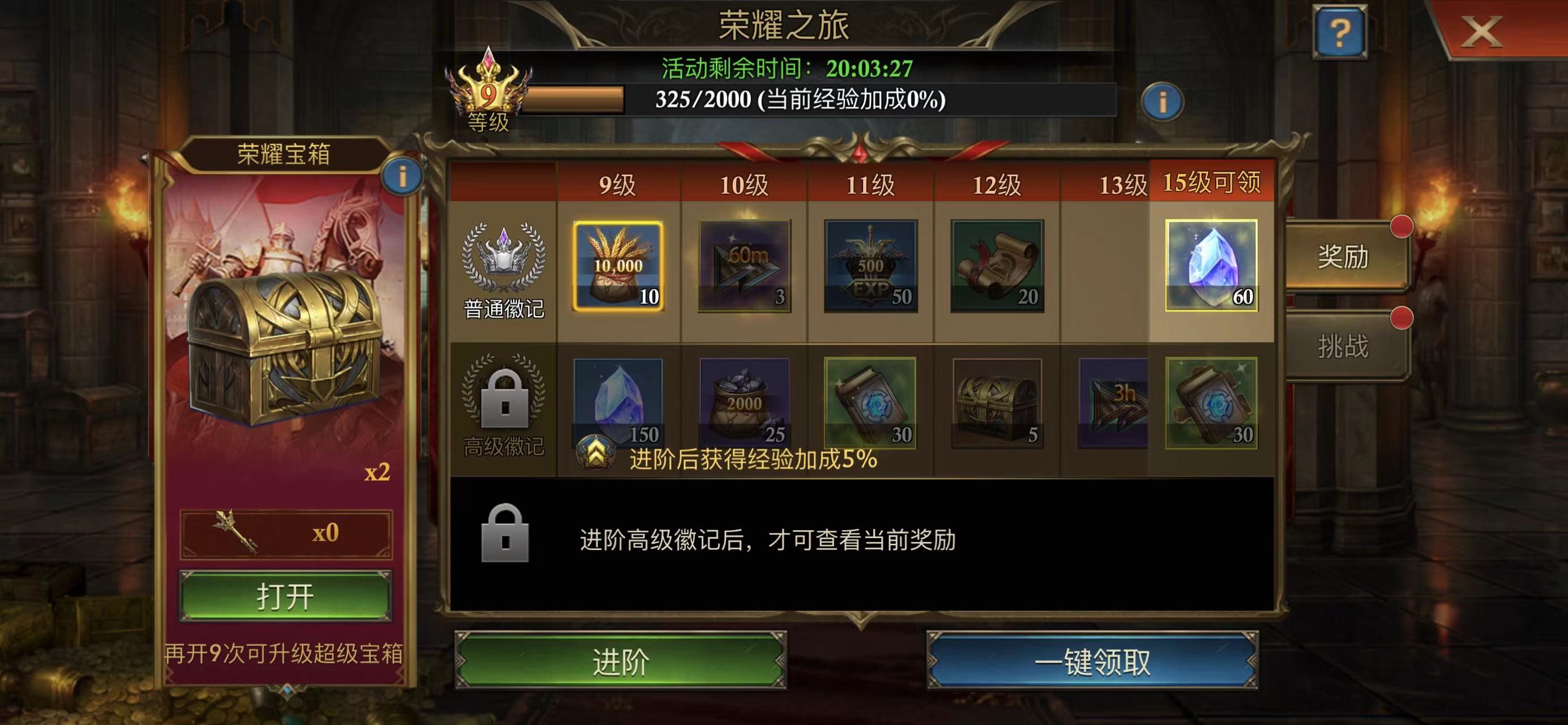Click the green 进阶 button
The height and width of the screenshot is (725, 1568).
tap(620, 661)
